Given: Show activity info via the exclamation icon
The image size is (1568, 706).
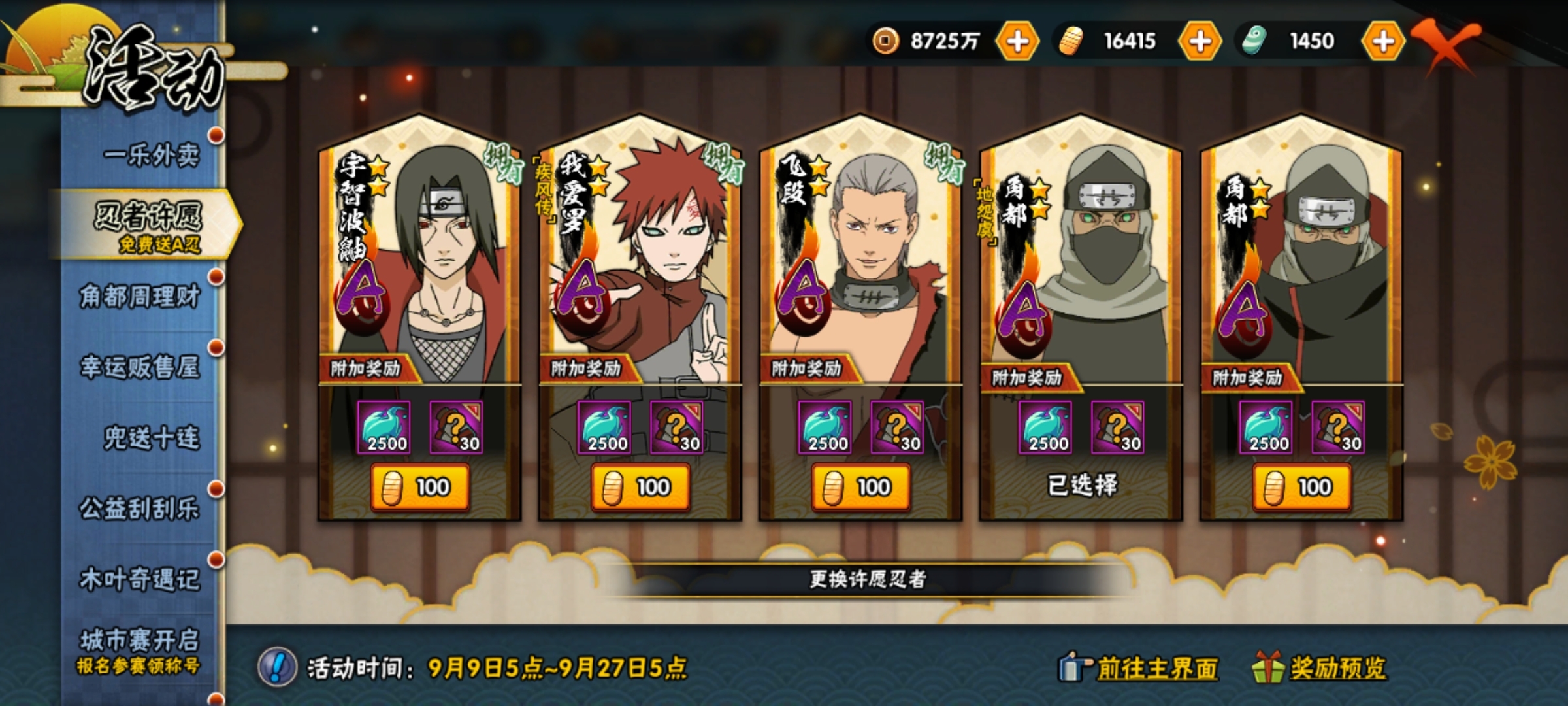Looking at the screenshot, I should point(278,667).
